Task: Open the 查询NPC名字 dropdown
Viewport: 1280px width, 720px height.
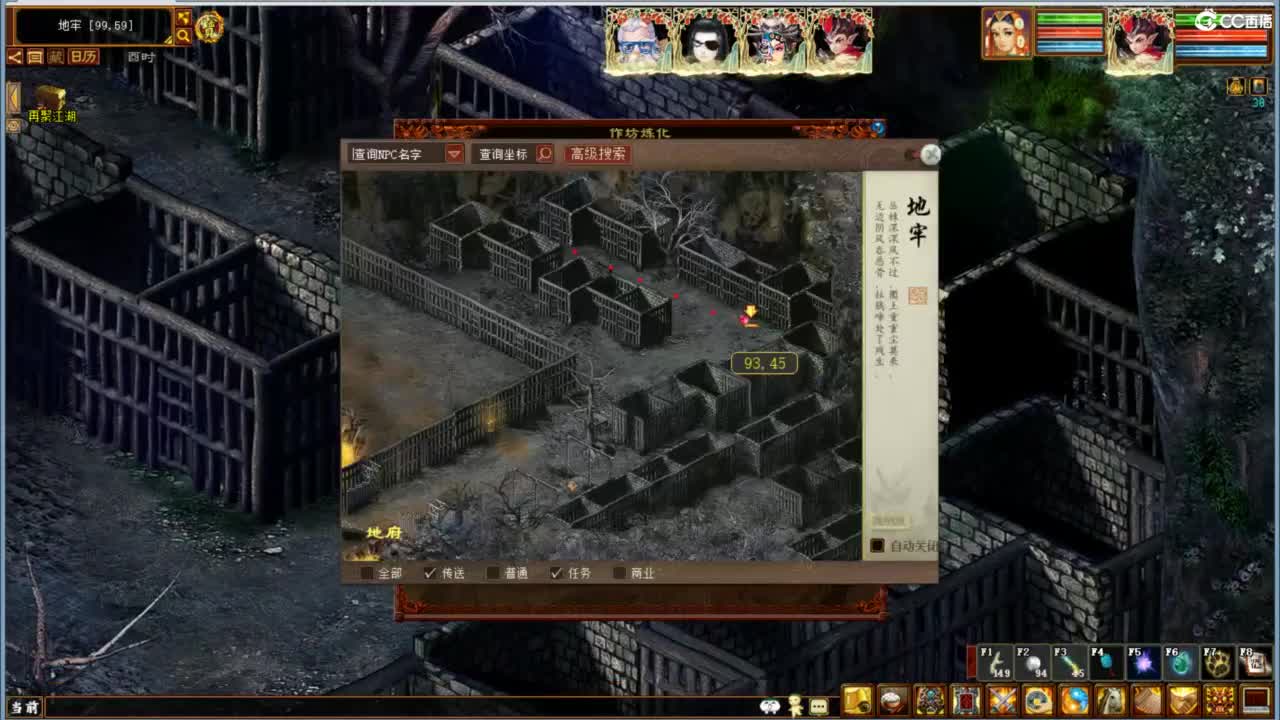Action: pyautogui.click(x=455, y=155)
